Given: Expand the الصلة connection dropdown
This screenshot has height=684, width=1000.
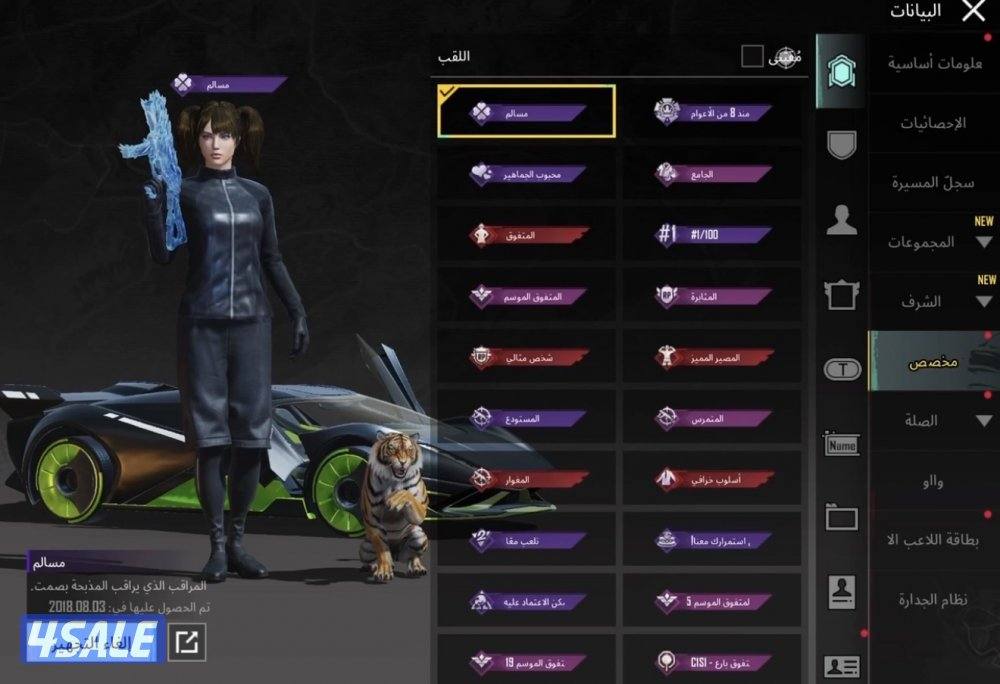Looking at the screenshot, I should click(934, 421).
